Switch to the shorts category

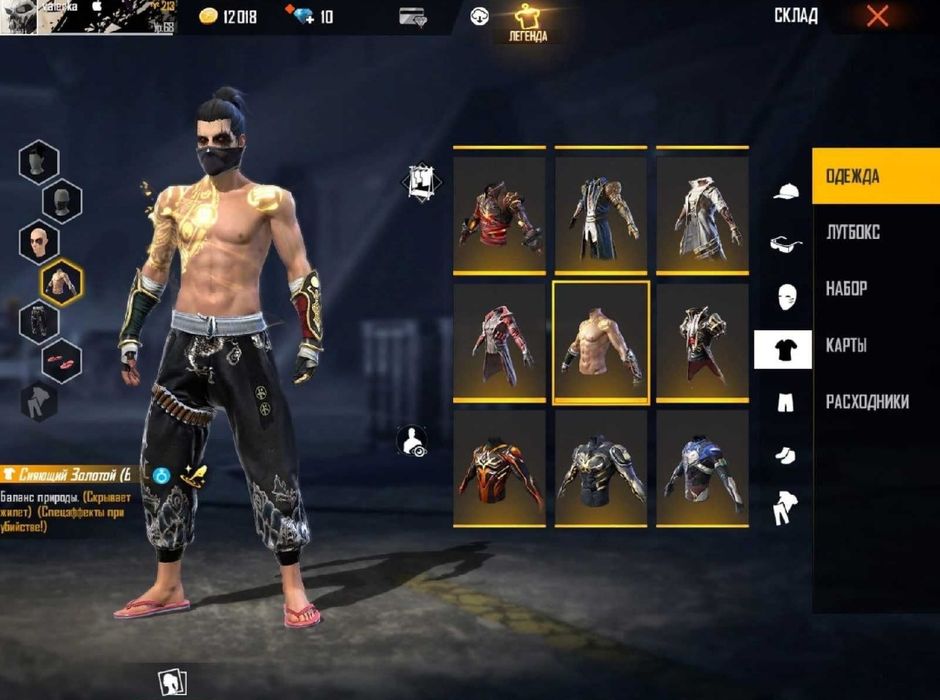pos(785,403)
